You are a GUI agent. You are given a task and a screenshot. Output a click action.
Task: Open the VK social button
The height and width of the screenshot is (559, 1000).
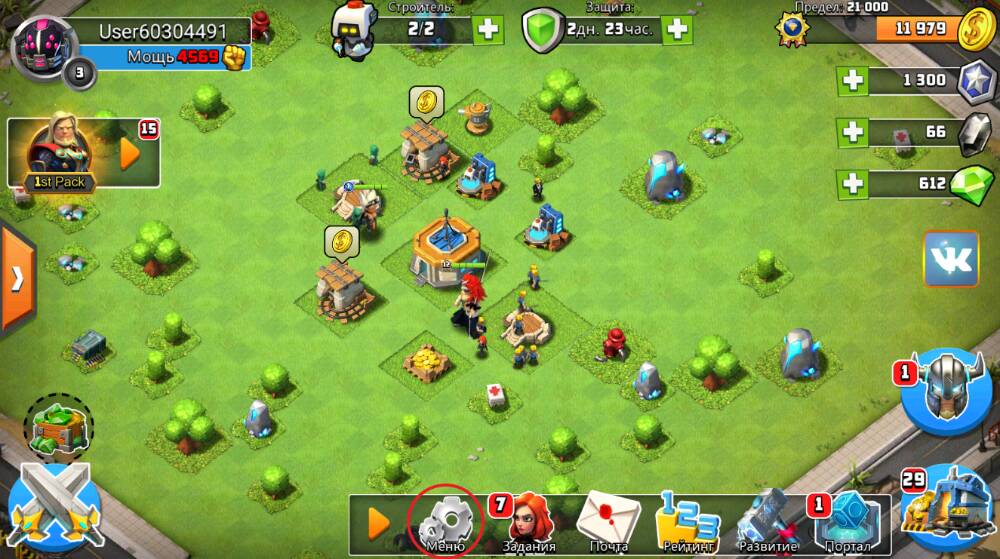[x=950, y=259]
